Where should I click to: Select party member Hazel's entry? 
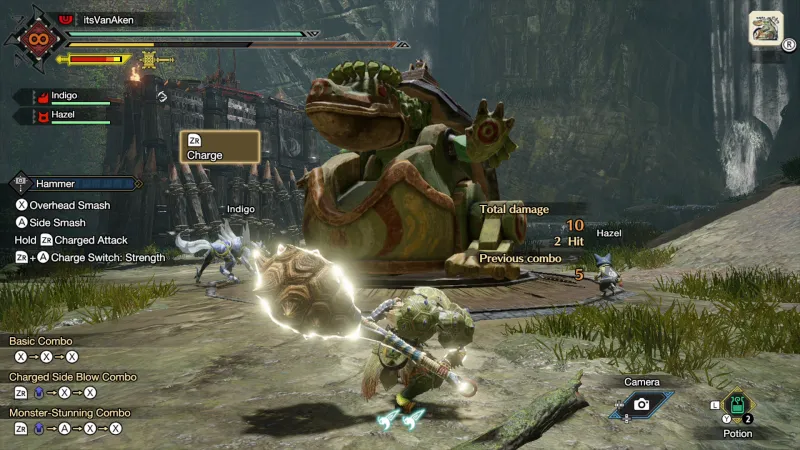(64, 116)
